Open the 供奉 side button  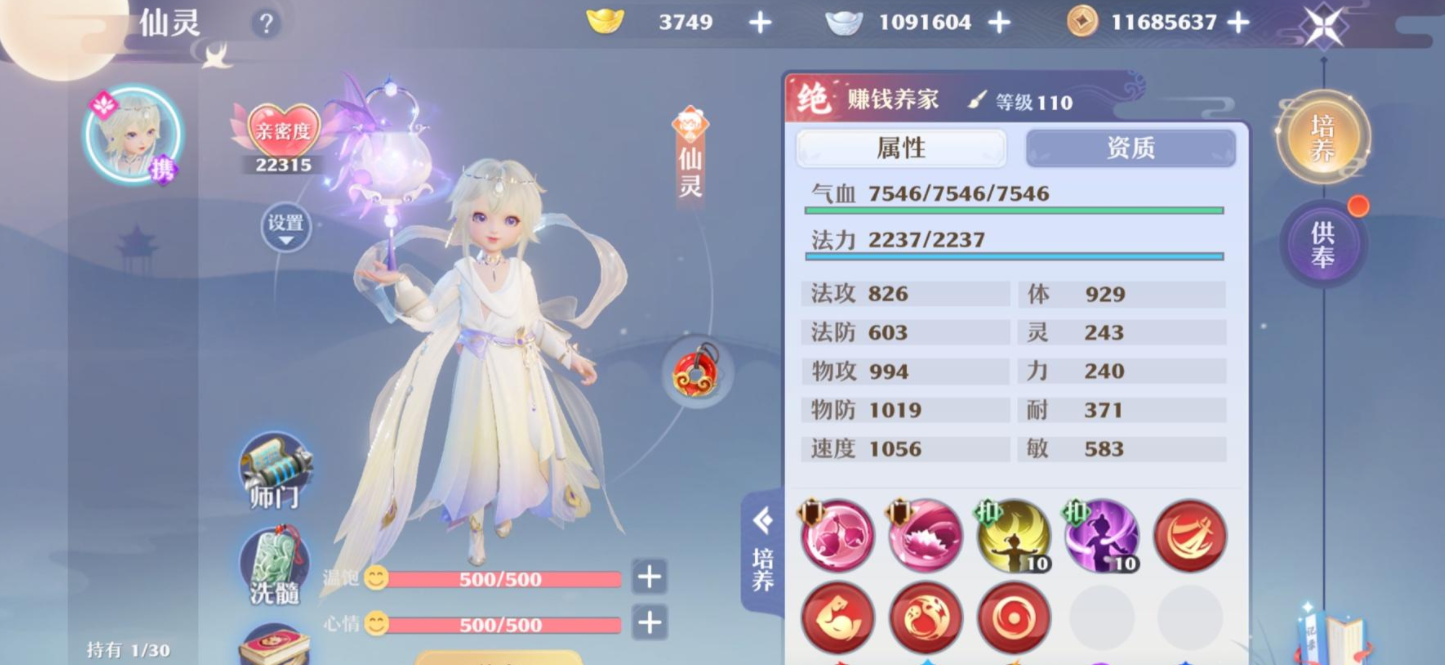1323,245
